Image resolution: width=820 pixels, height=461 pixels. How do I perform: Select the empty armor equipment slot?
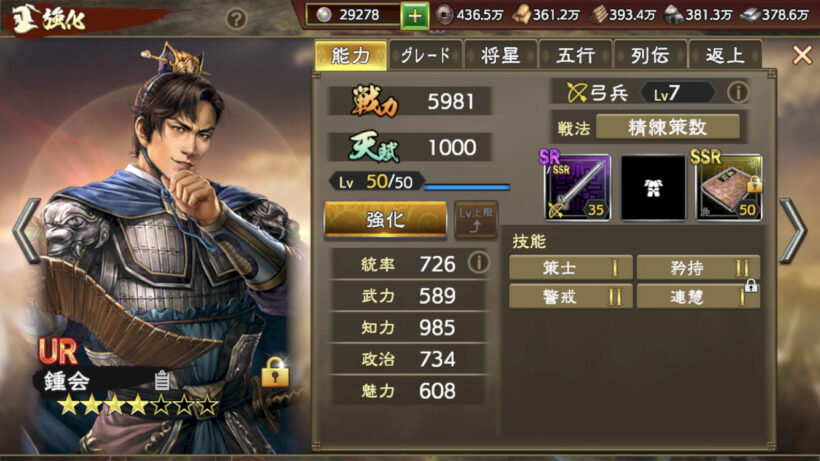coord(653,187)
